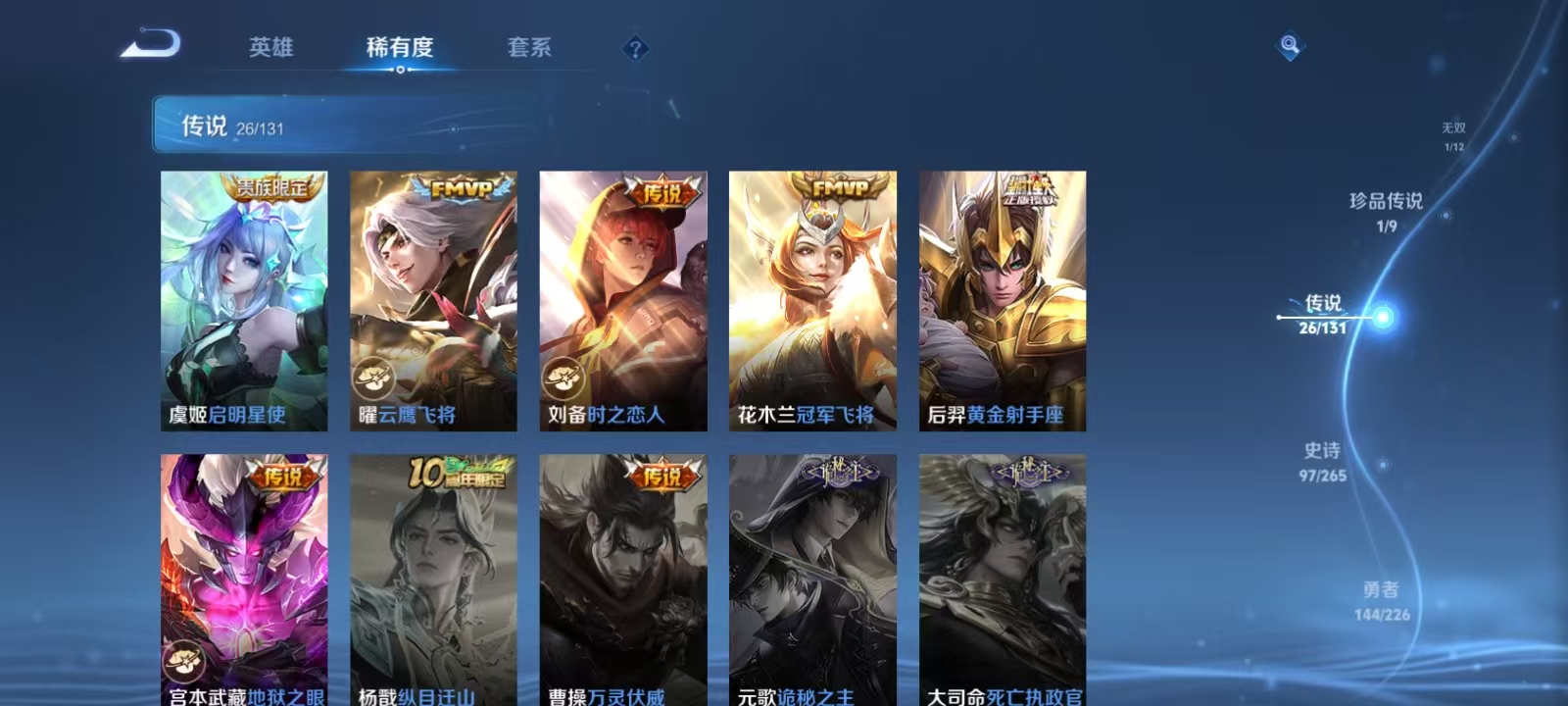This screenshot has width=1568, height=706.
Task: Open 后羿's 黄金射手座 skin label
Action: coord(1014,416)
